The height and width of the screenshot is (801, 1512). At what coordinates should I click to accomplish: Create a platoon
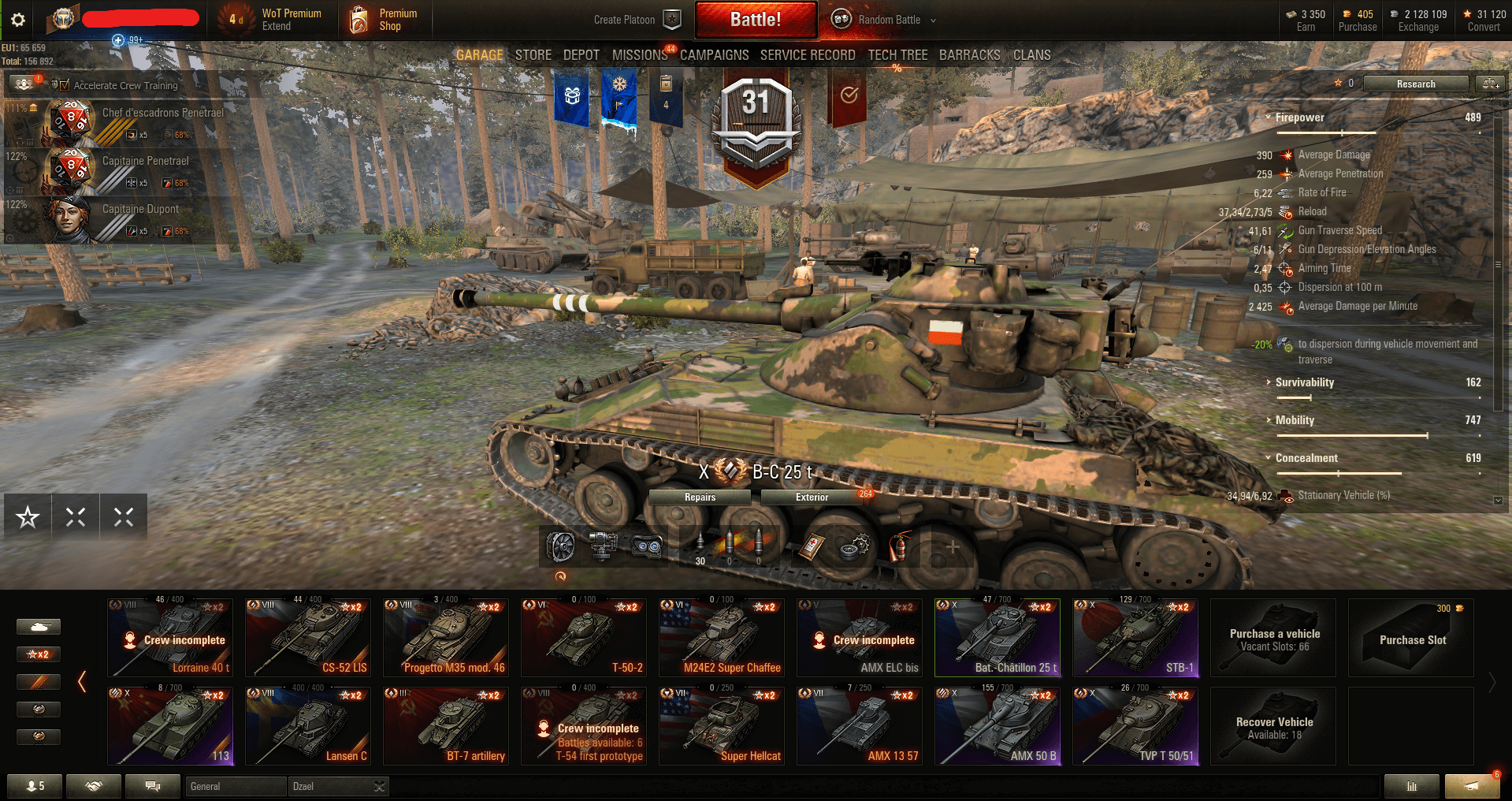637,20
